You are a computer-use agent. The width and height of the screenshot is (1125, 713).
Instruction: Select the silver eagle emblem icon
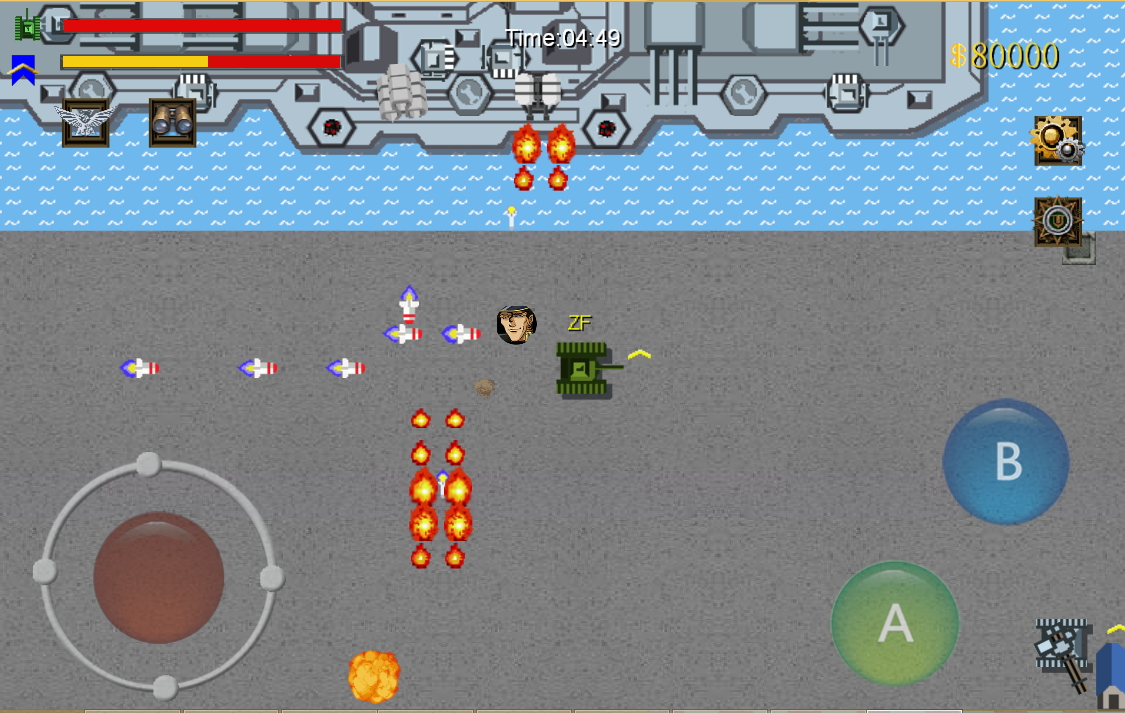85,123
